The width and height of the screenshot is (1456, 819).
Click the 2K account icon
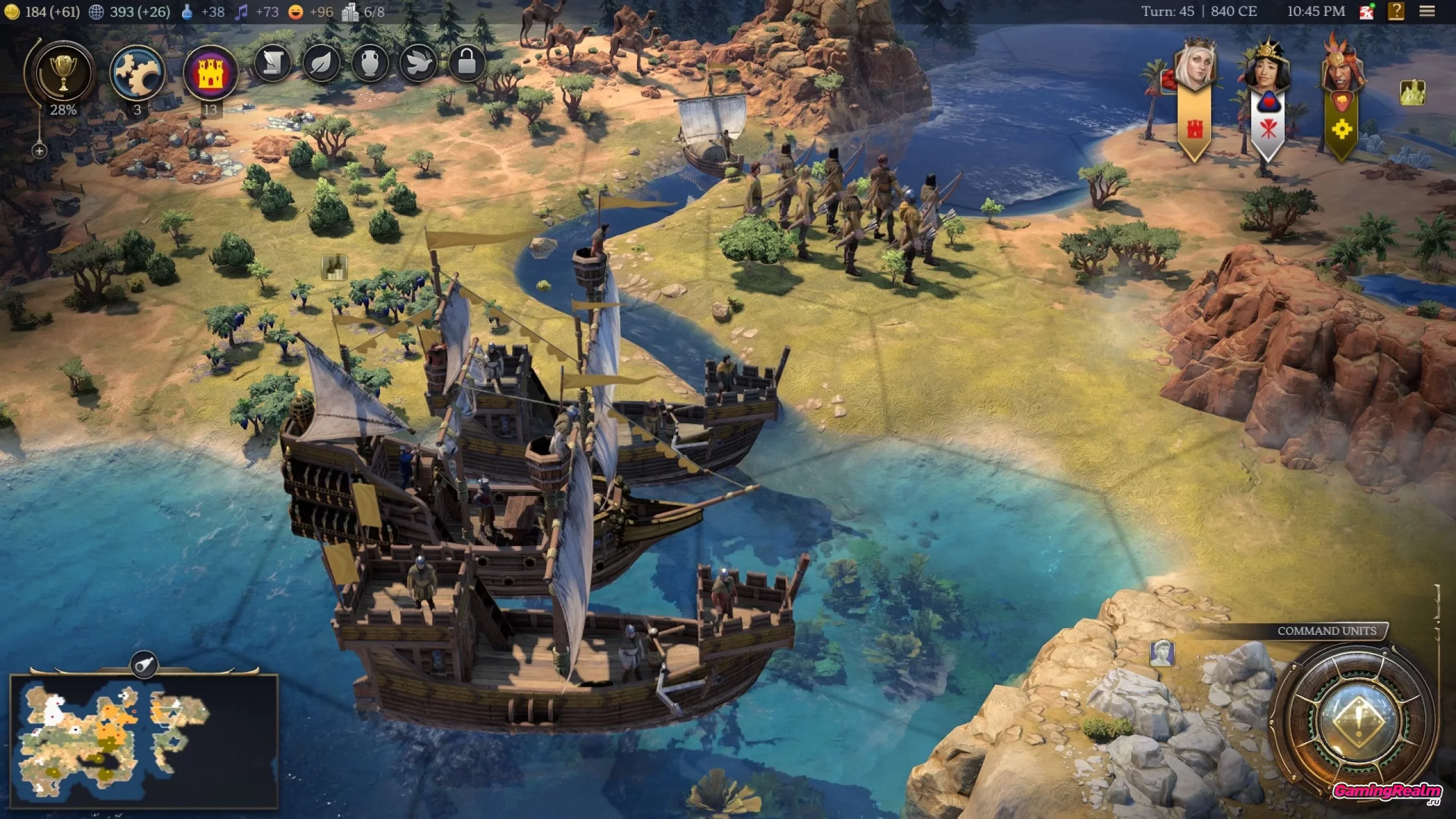[x=1367, y=11]
